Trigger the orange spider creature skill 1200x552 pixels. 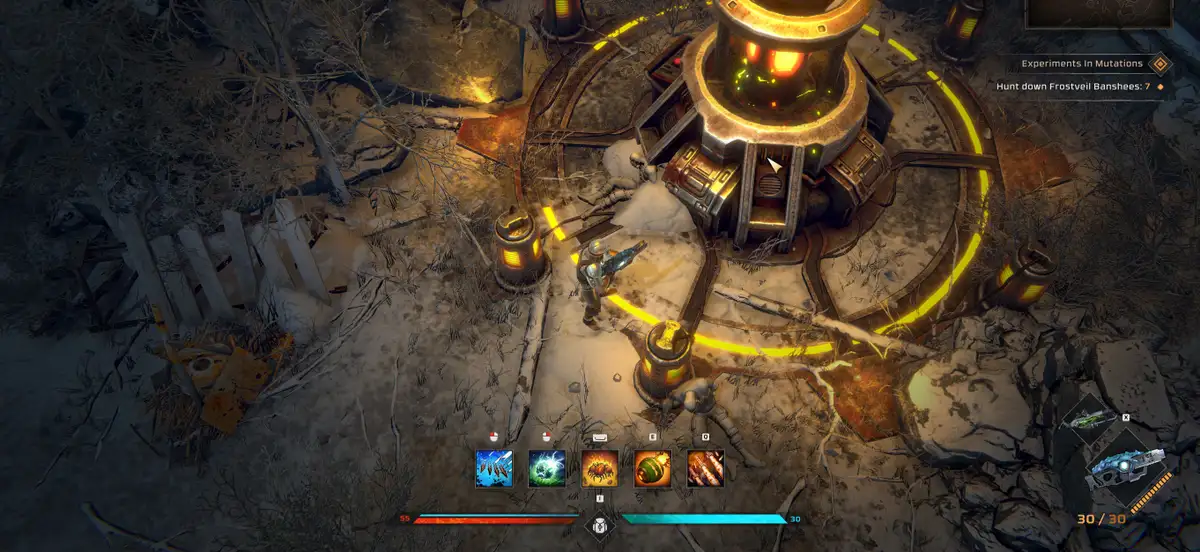click(x=600, y=468)
